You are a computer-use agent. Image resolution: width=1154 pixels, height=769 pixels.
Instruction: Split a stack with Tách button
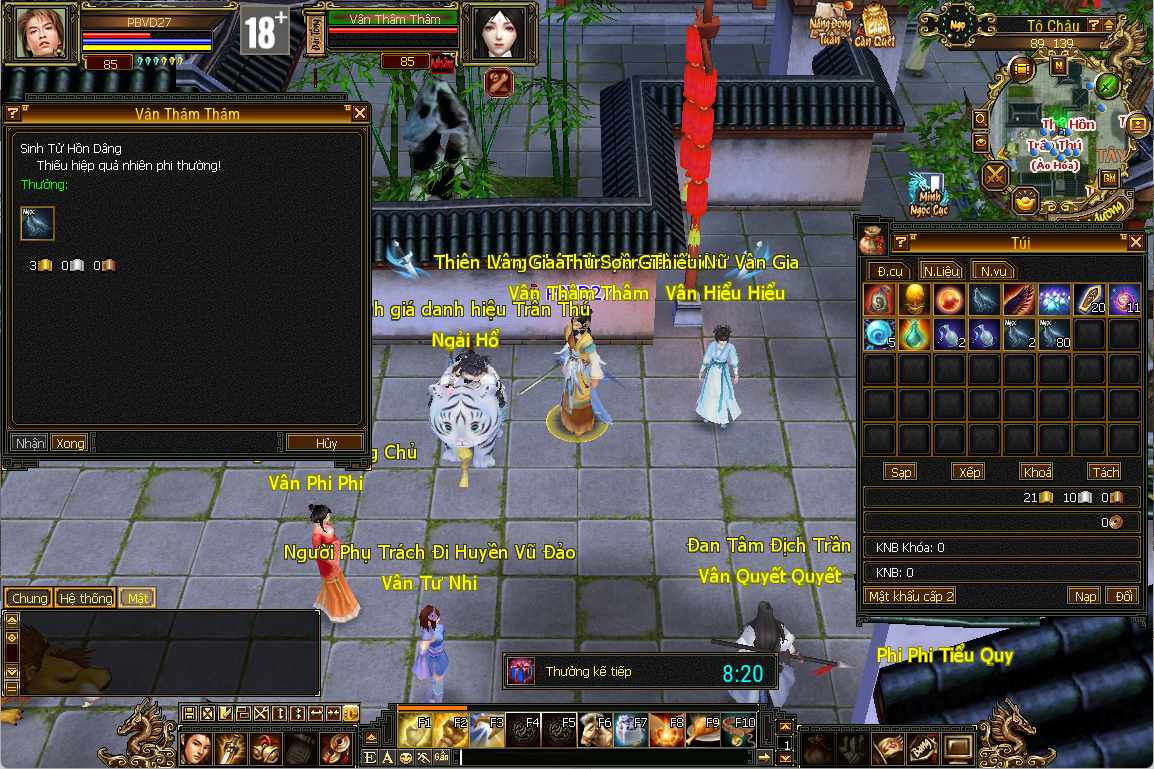click(1105, 472)
